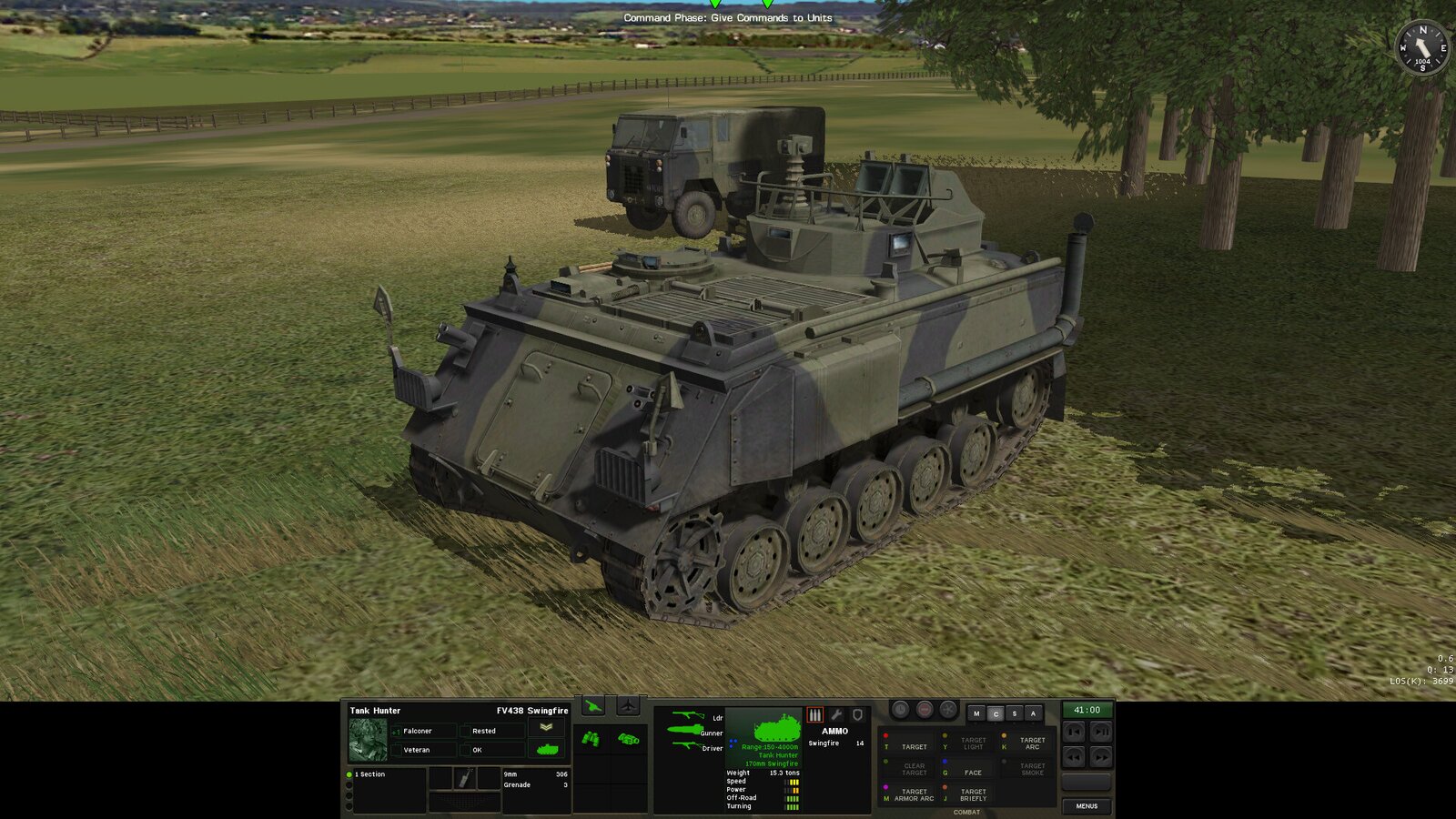Toggle pause with the red pause button

(x=925, y=709)
